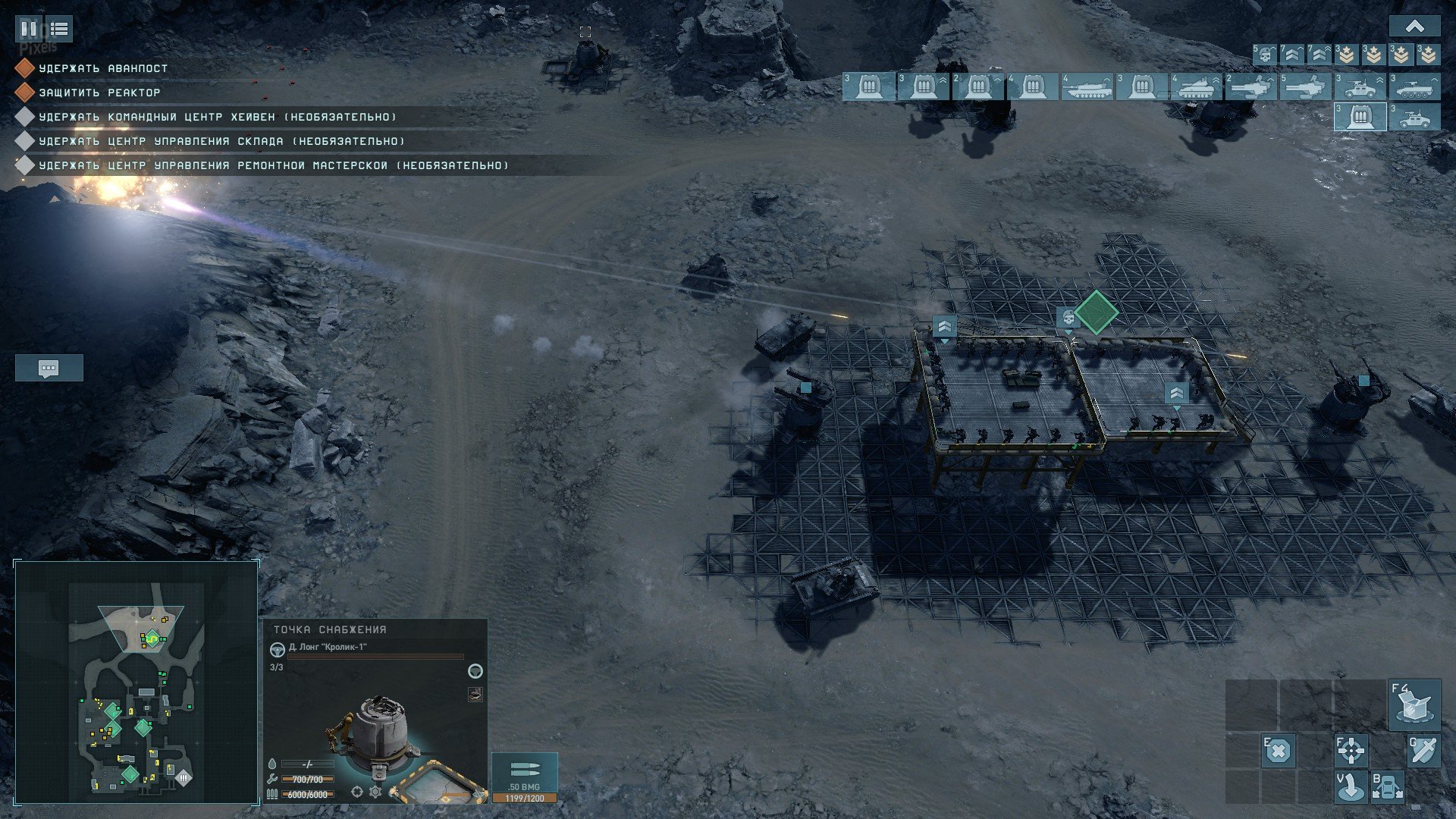Collapse the unit roster with the chevron

point(1414,27)
